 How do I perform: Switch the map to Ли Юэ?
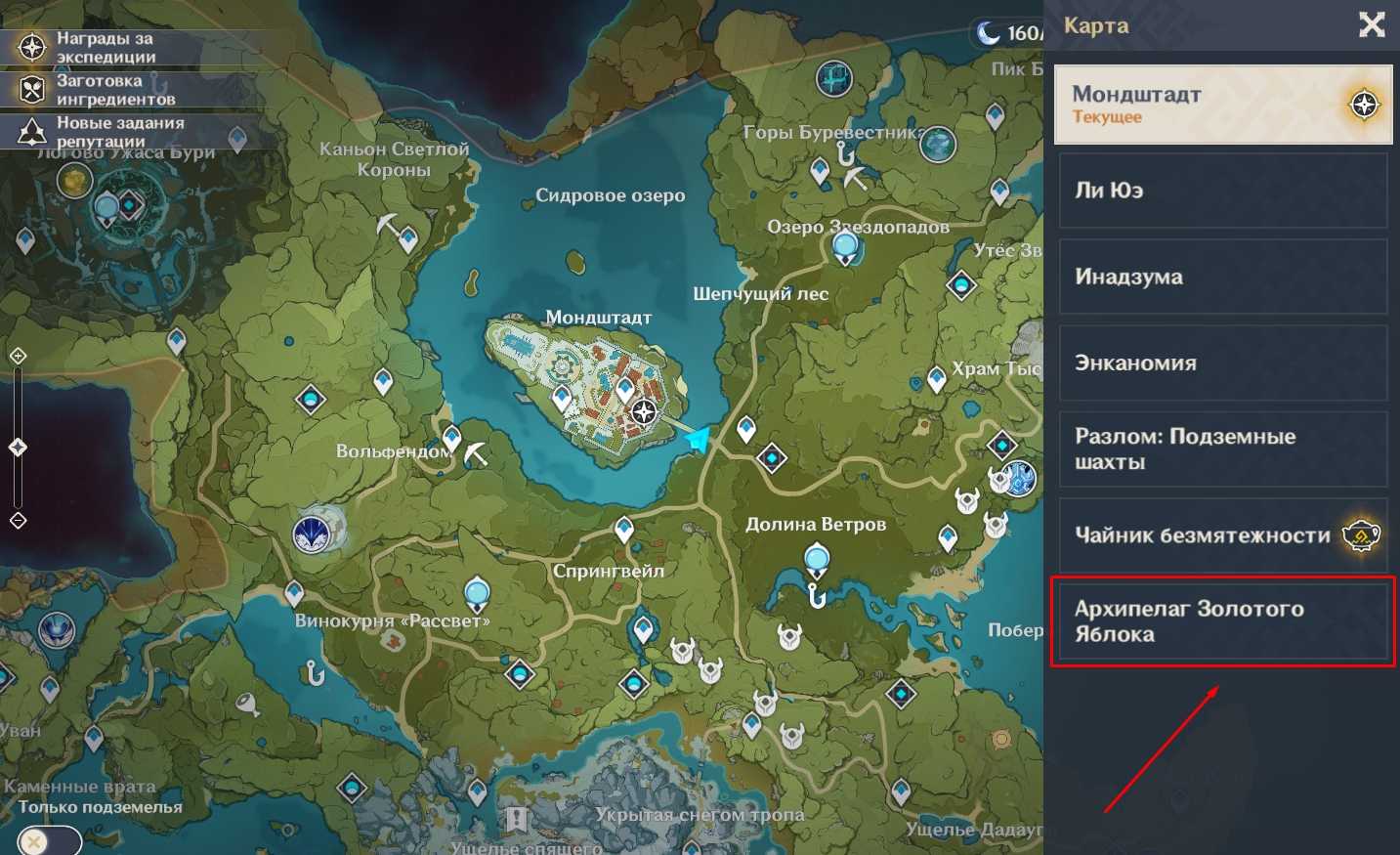(1223, 191)
